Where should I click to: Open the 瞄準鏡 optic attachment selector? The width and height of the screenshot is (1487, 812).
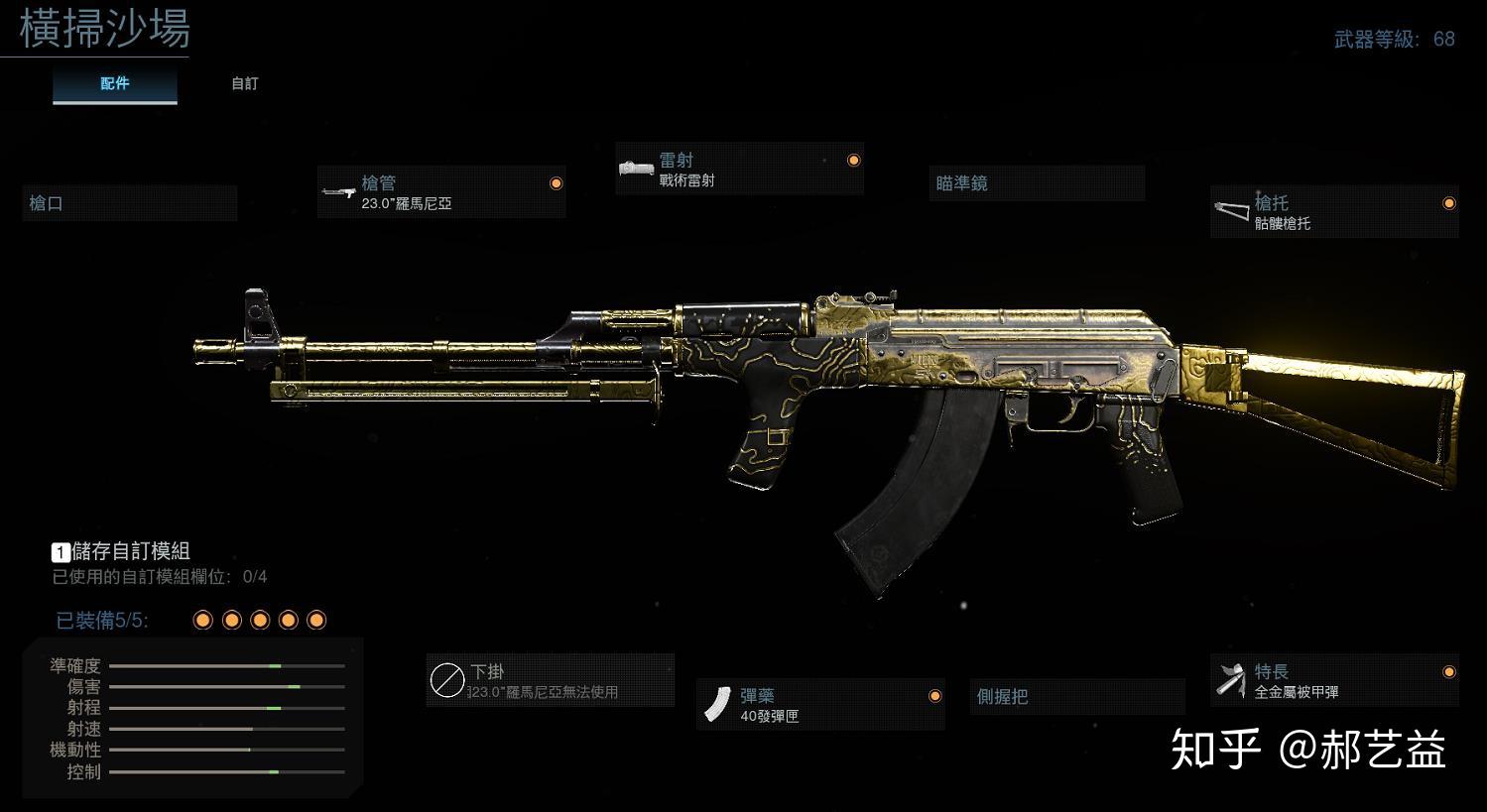tap(1036, 182)
